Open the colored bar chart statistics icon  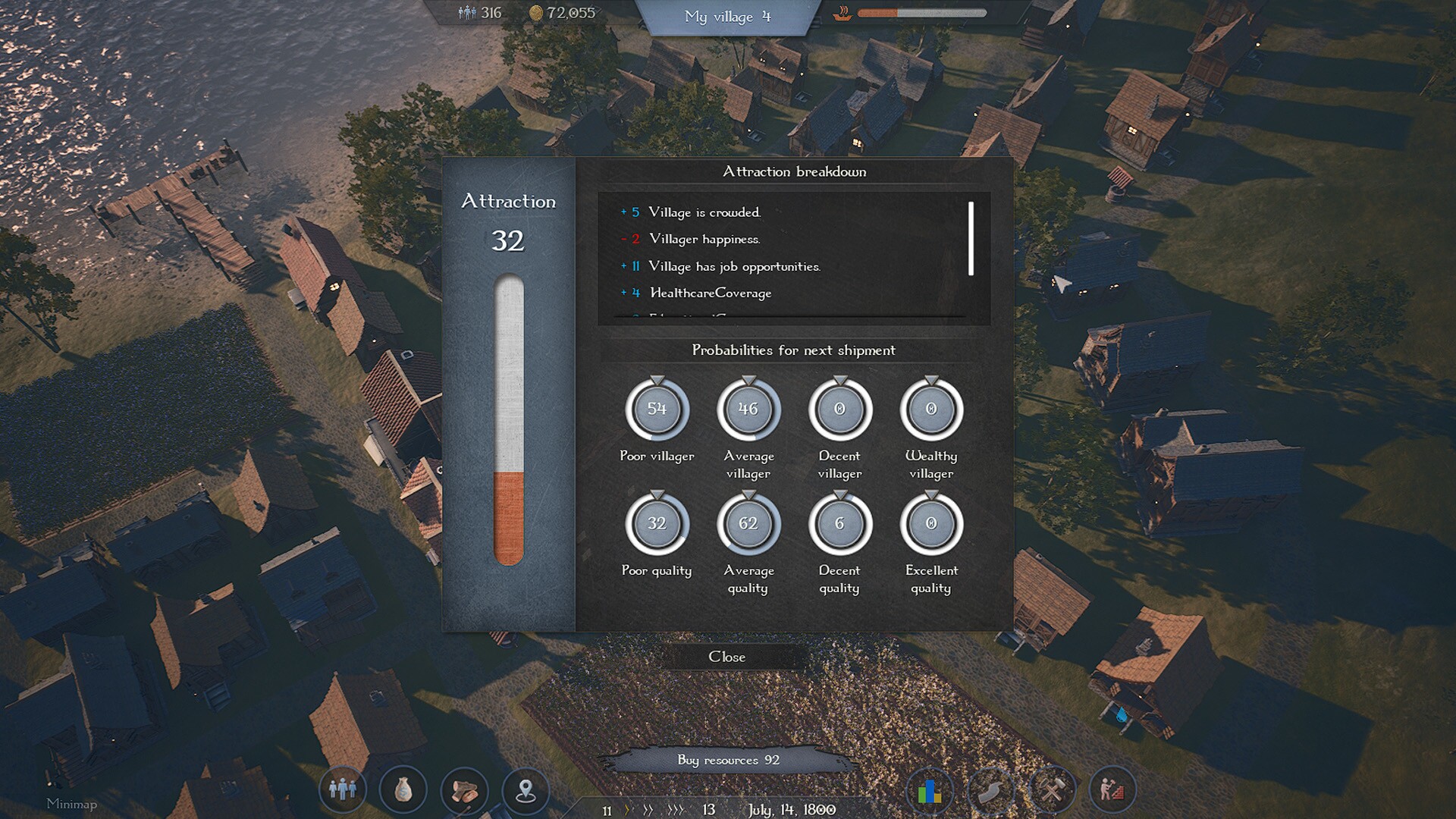click(929, 791)
